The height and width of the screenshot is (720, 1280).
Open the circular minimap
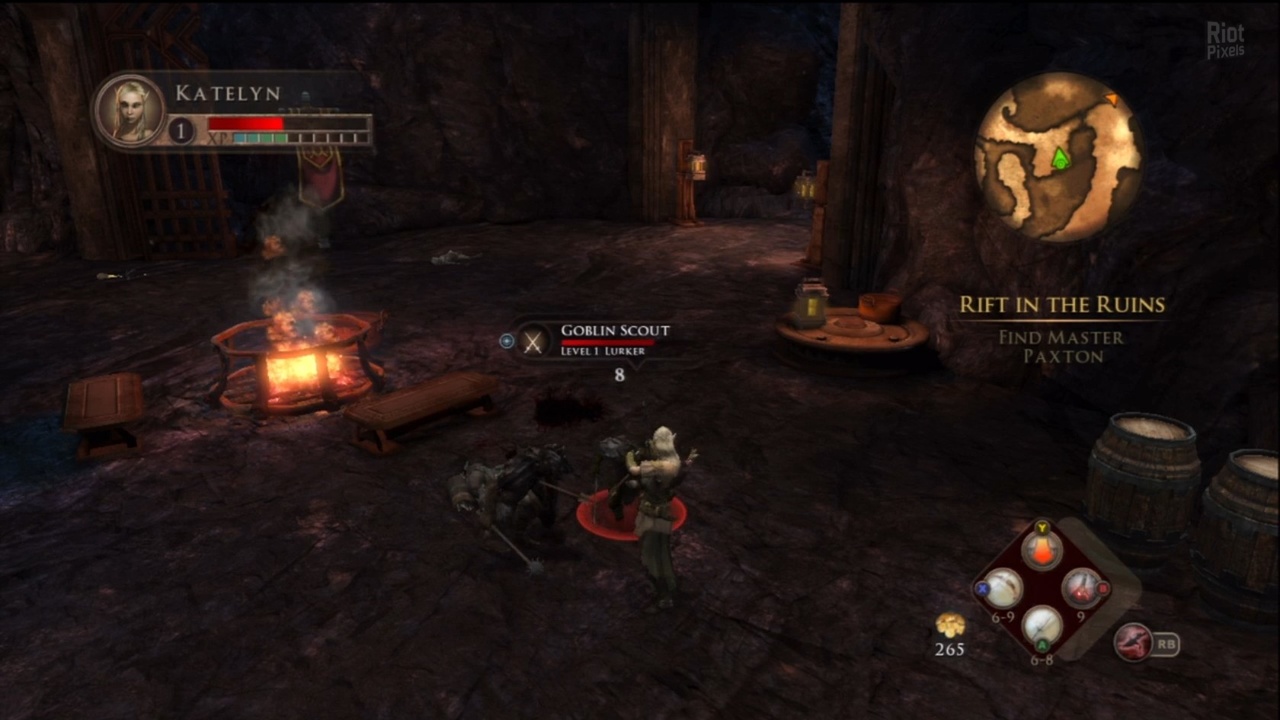(1058, 156)
